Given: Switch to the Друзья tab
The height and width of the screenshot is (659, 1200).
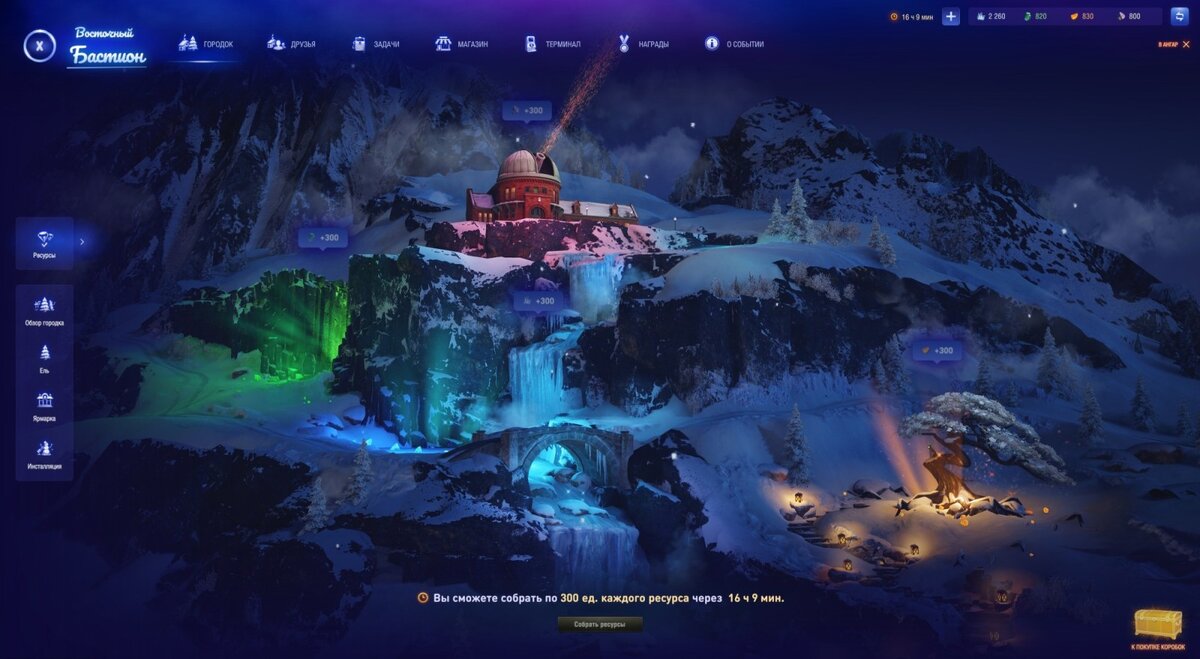Looking at the screenshot, I should pos(291,44).
